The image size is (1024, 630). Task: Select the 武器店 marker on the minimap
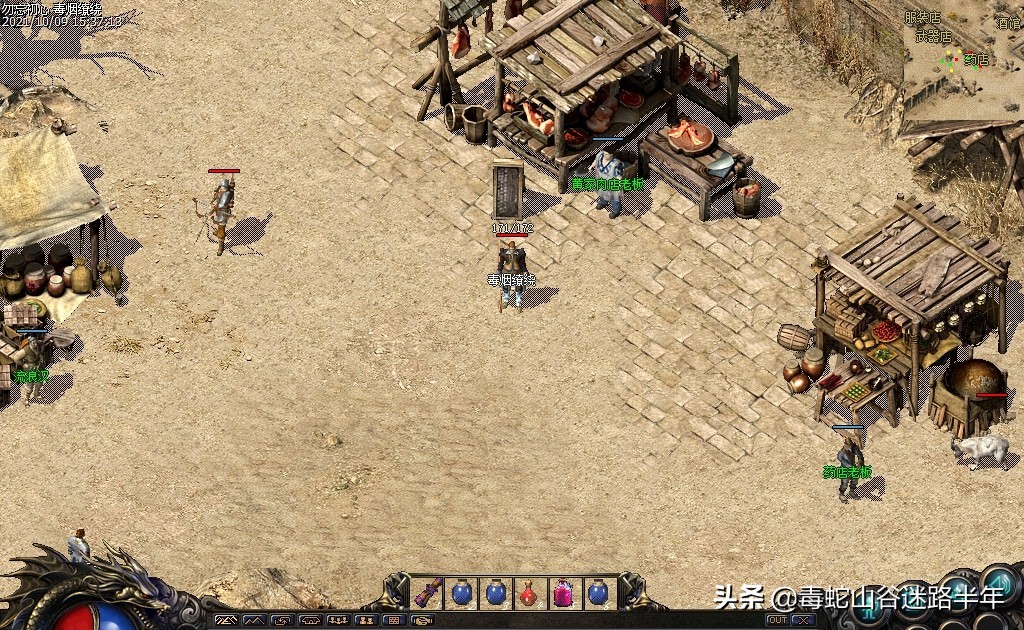tap(933, 37)
